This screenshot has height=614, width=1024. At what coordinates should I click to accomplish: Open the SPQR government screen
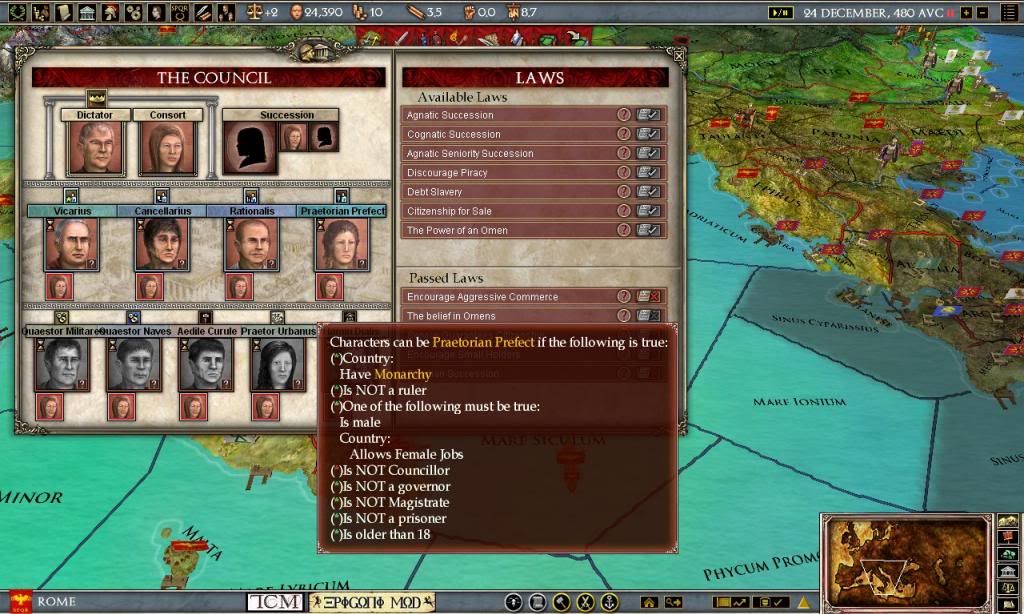[181, 12]
